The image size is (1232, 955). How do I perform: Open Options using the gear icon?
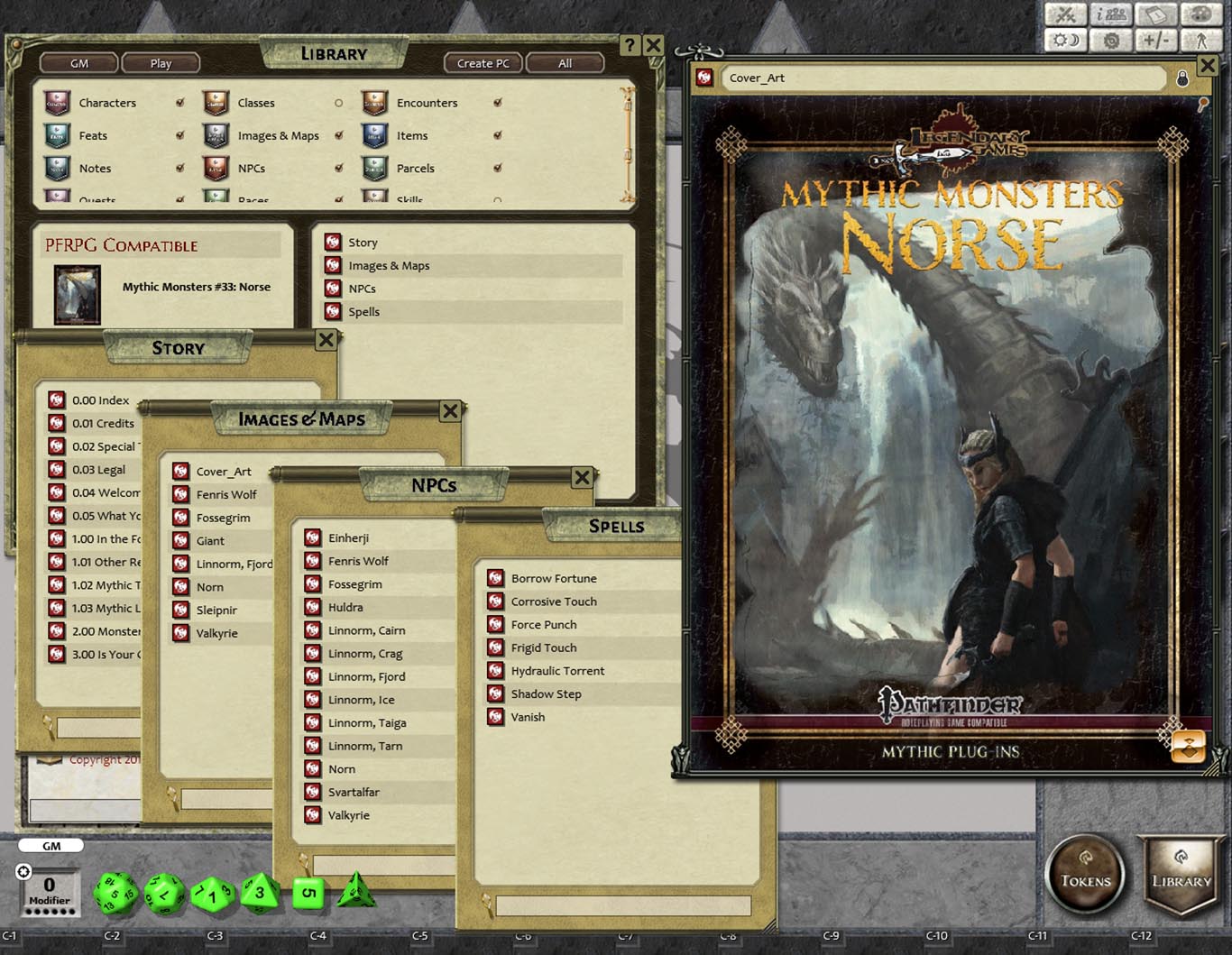pyautogui.click(x=1110, y=39)
